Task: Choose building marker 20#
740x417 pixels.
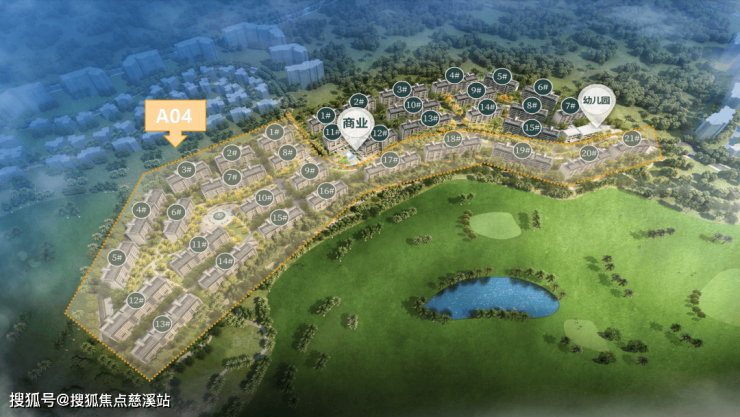Action: 588,153
